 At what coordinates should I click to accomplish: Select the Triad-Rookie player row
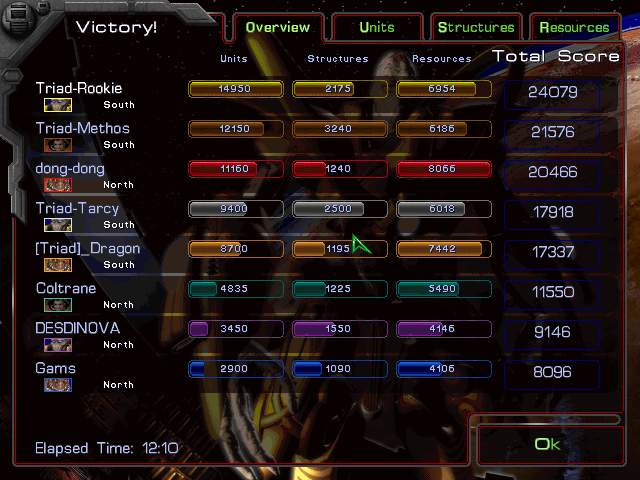pyautogui.click(x=79, y=89)
